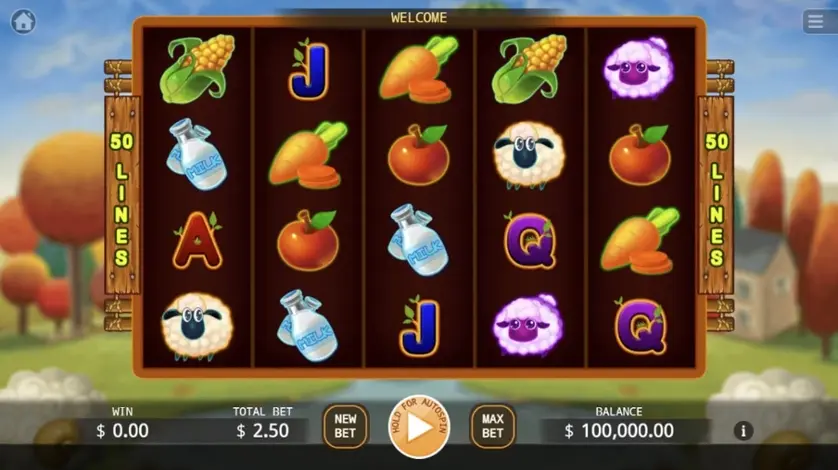Spin the reels with the play button
This screenshot has width=838, height=470.
(419, 427)
